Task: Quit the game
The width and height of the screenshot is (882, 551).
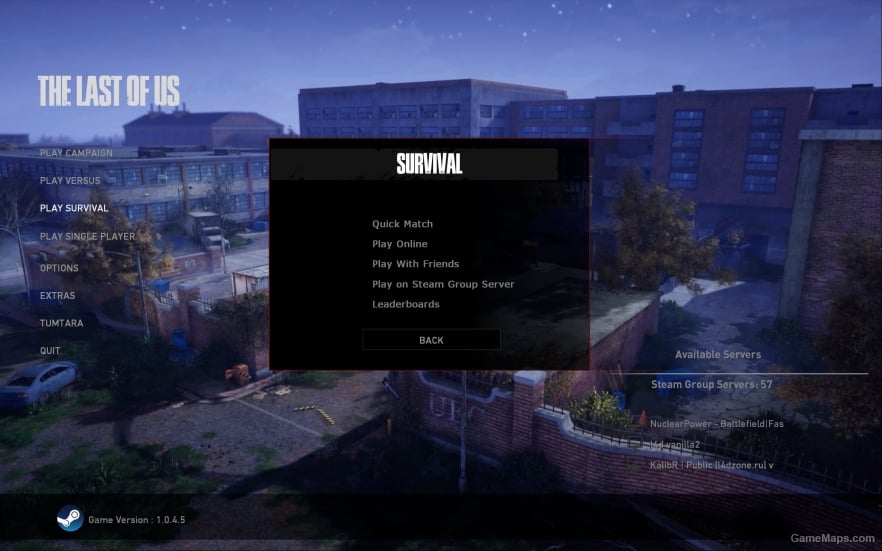Action: coord(50,351)
